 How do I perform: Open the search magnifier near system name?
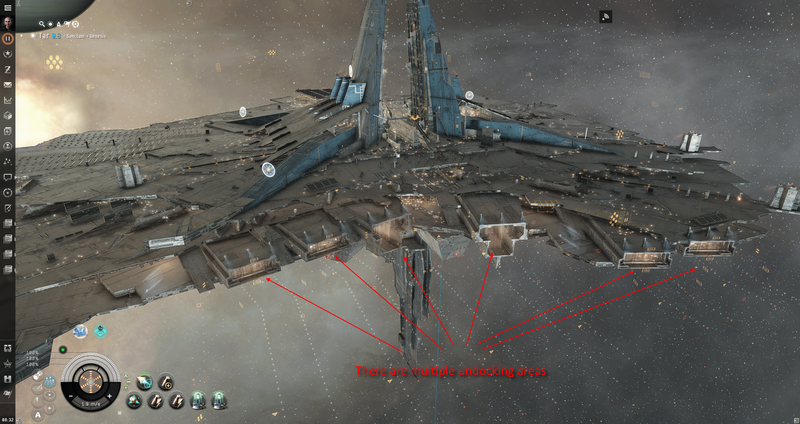[43, 22]
